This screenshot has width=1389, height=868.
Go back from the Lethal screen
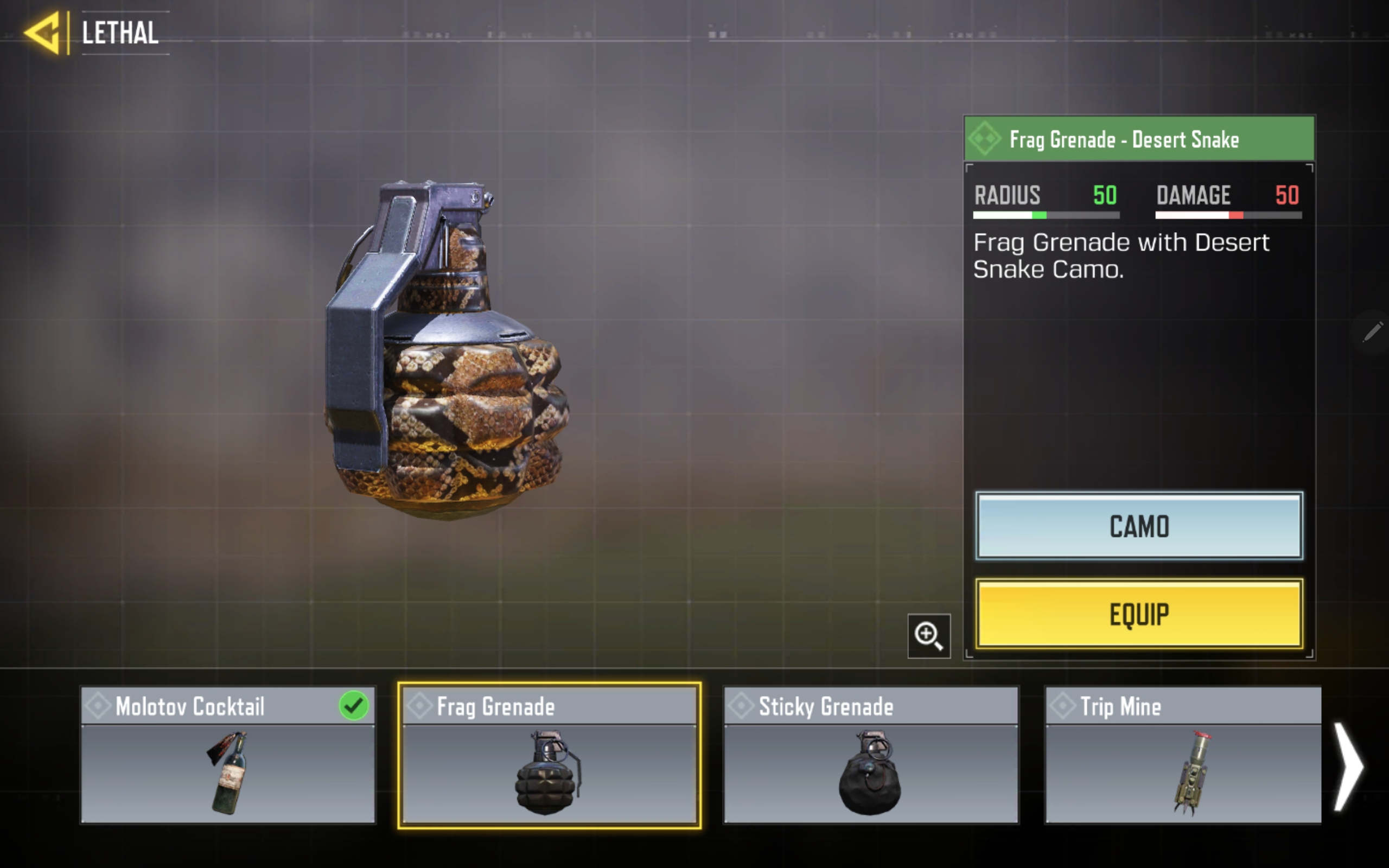pos(43,33)
